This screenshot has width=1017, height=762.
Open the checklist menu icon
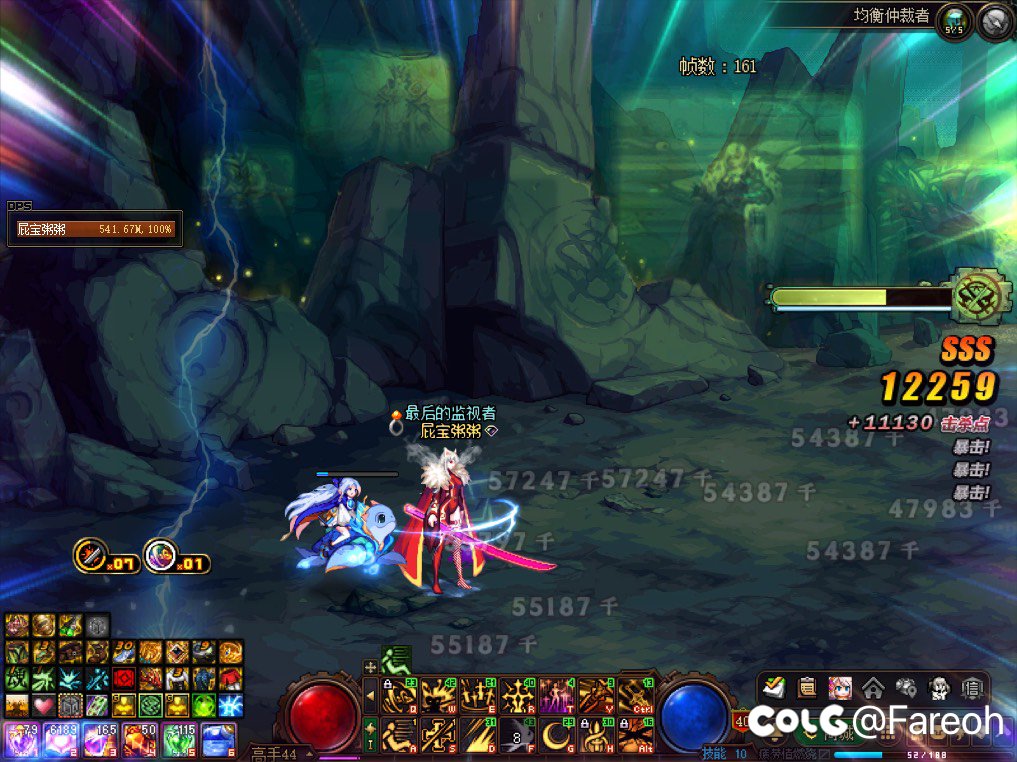point(773,687)
